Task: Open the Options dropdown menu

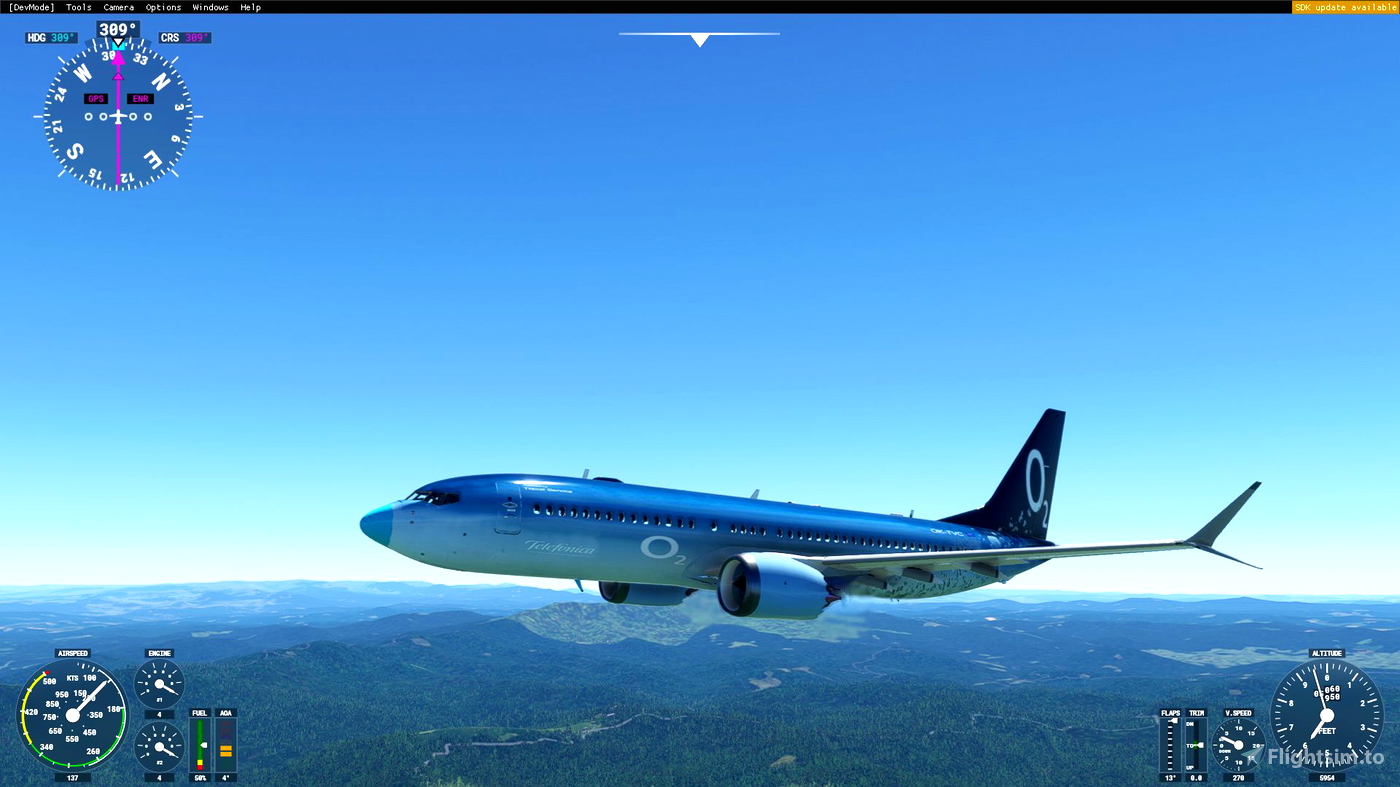Action: 162,6
